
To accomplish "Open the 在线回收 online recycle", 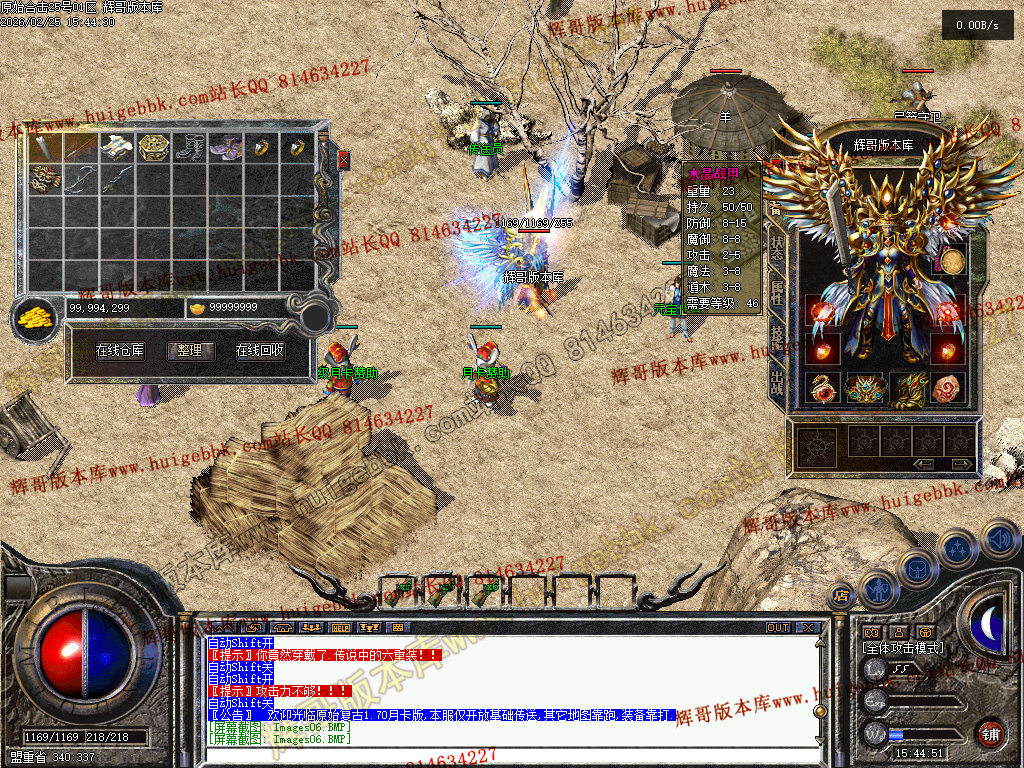I will 260,351.
